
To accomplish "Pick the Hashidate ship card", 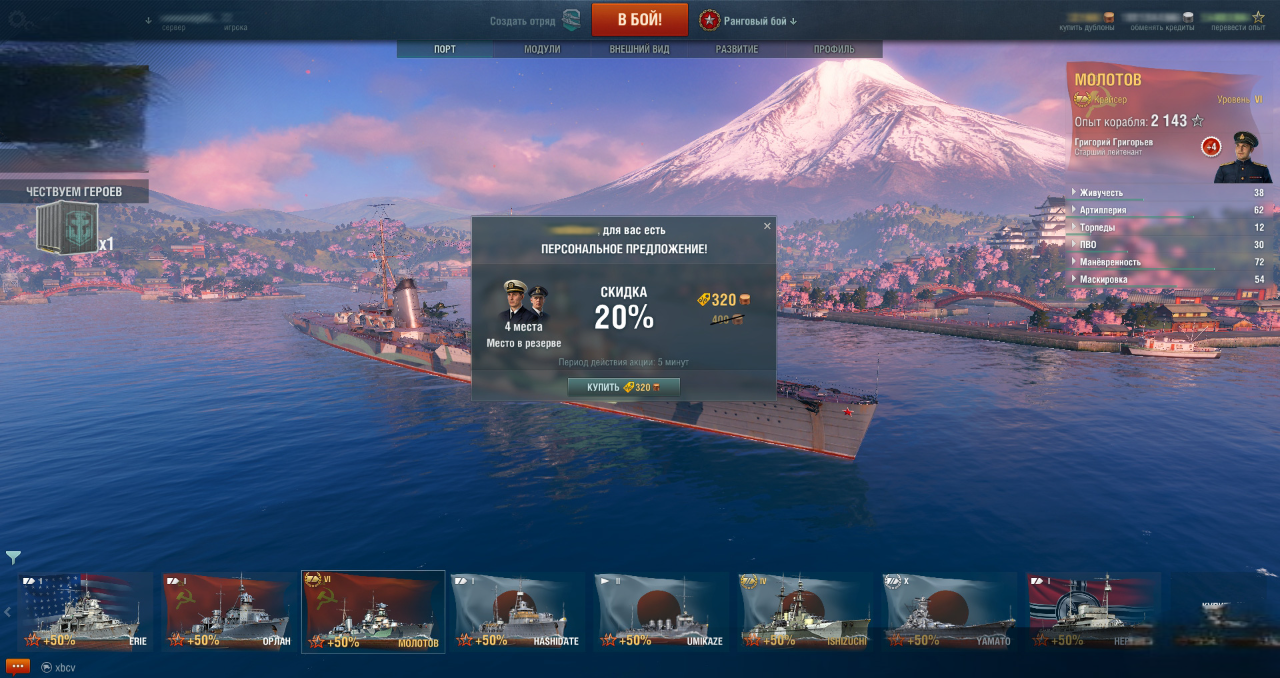I will click(517, 611).
